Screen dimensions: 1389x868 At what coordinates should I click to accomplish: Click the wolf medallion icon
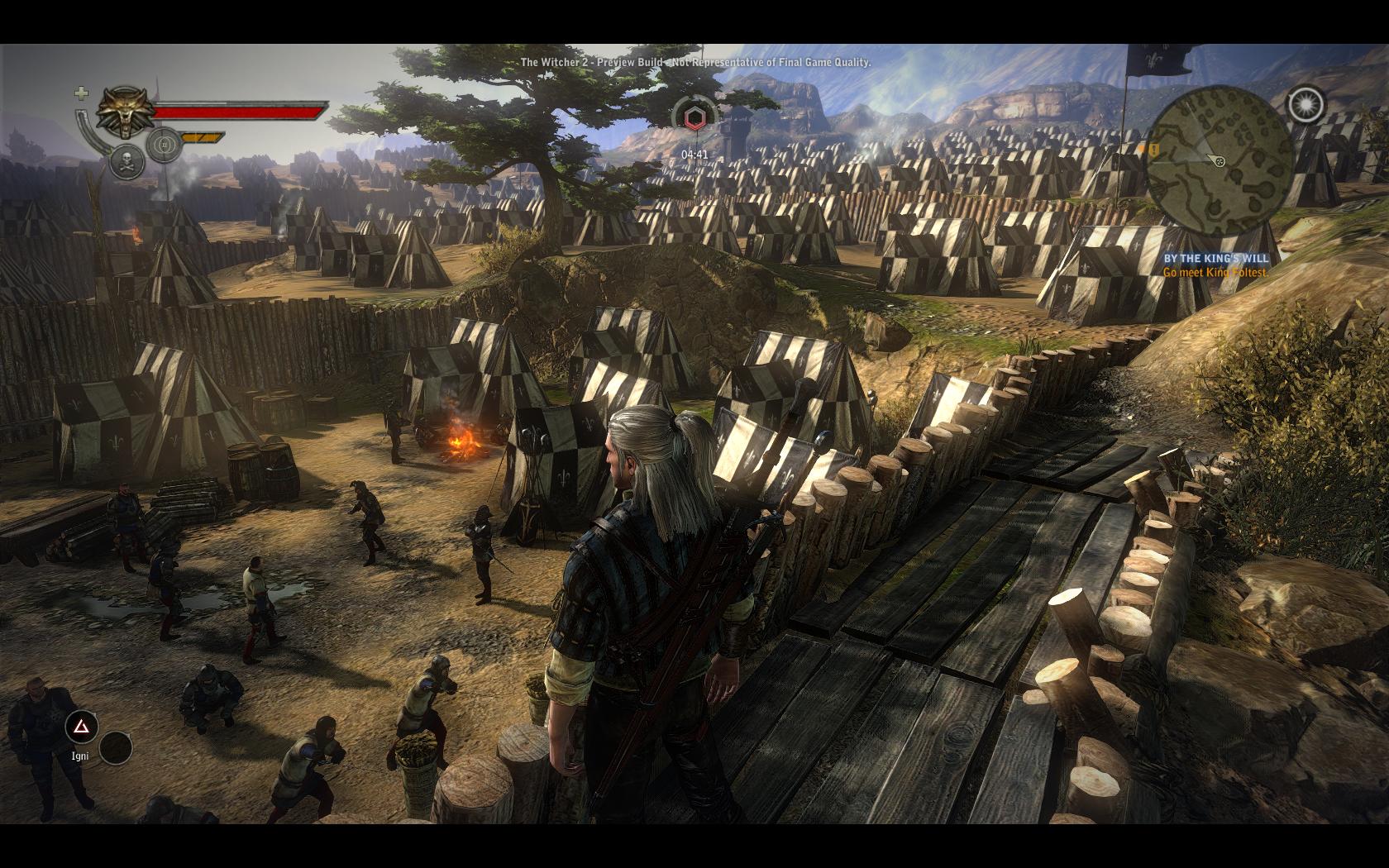tap(126, 112)
